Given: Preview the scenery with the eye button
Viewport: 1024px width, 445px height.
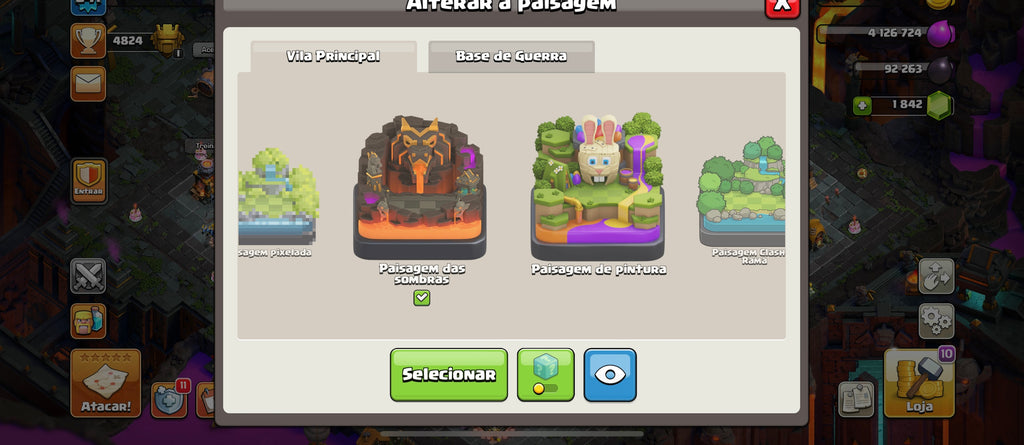Looking at the screenshot, I should 610,374.
